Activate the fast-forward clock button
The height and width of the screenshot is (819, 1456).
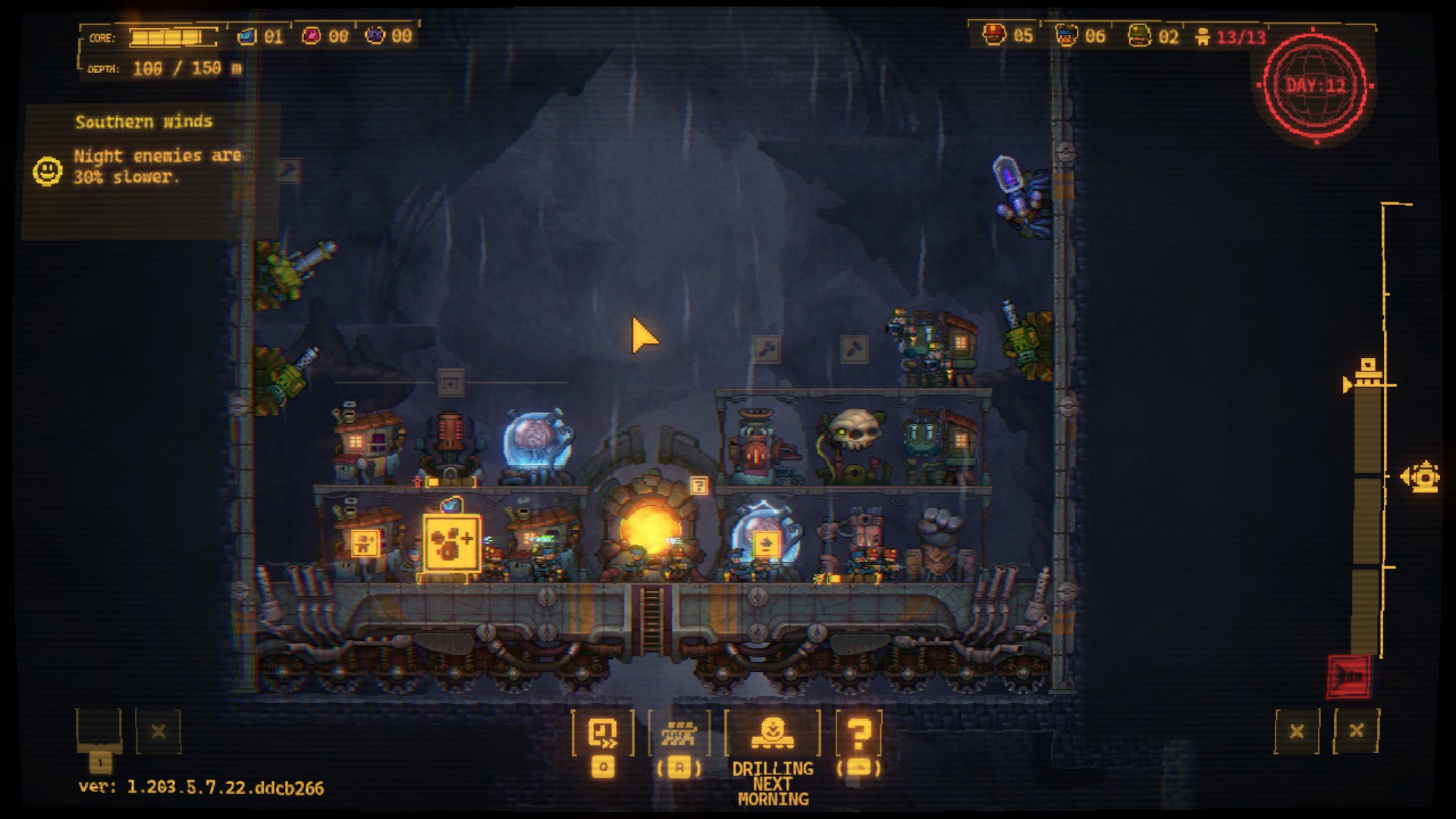(x=603, y=733)
